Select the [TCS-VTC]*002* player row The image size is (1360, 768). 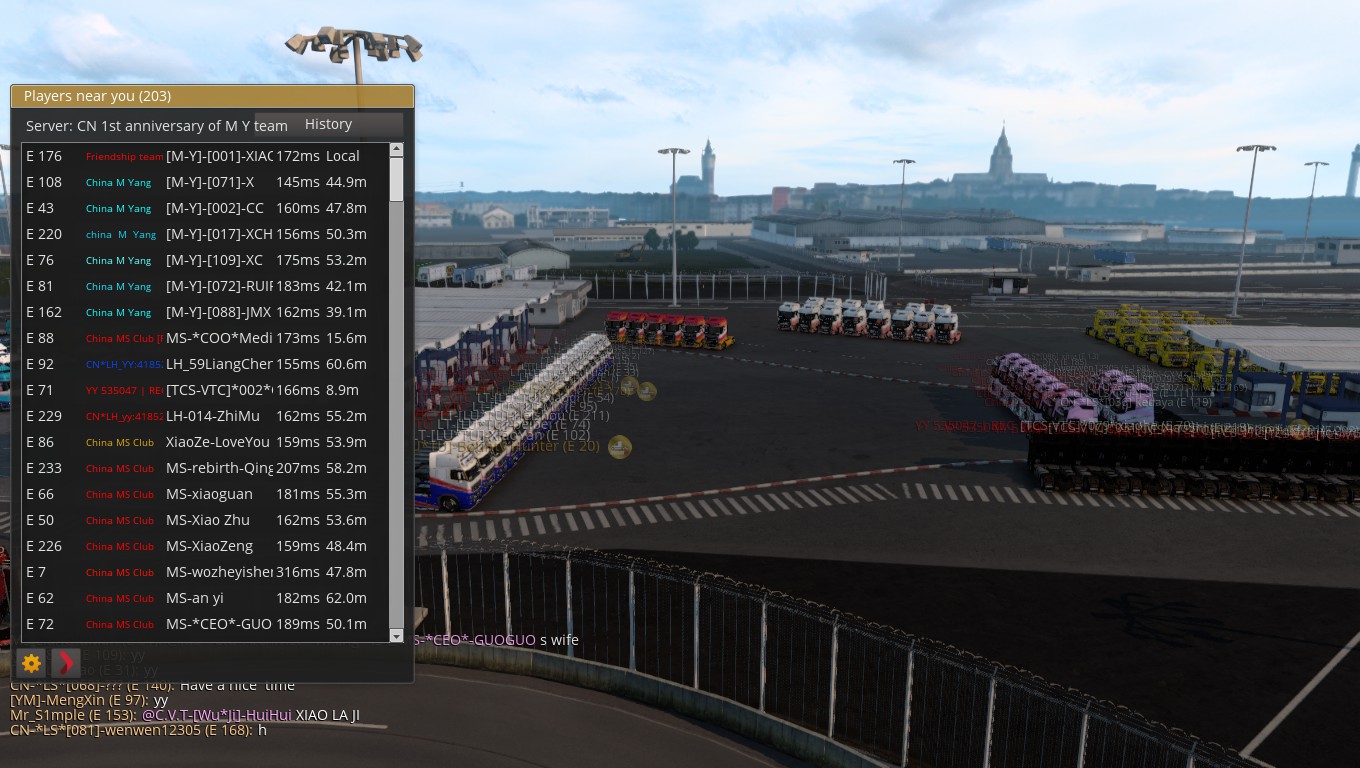(x=218, y=390)
